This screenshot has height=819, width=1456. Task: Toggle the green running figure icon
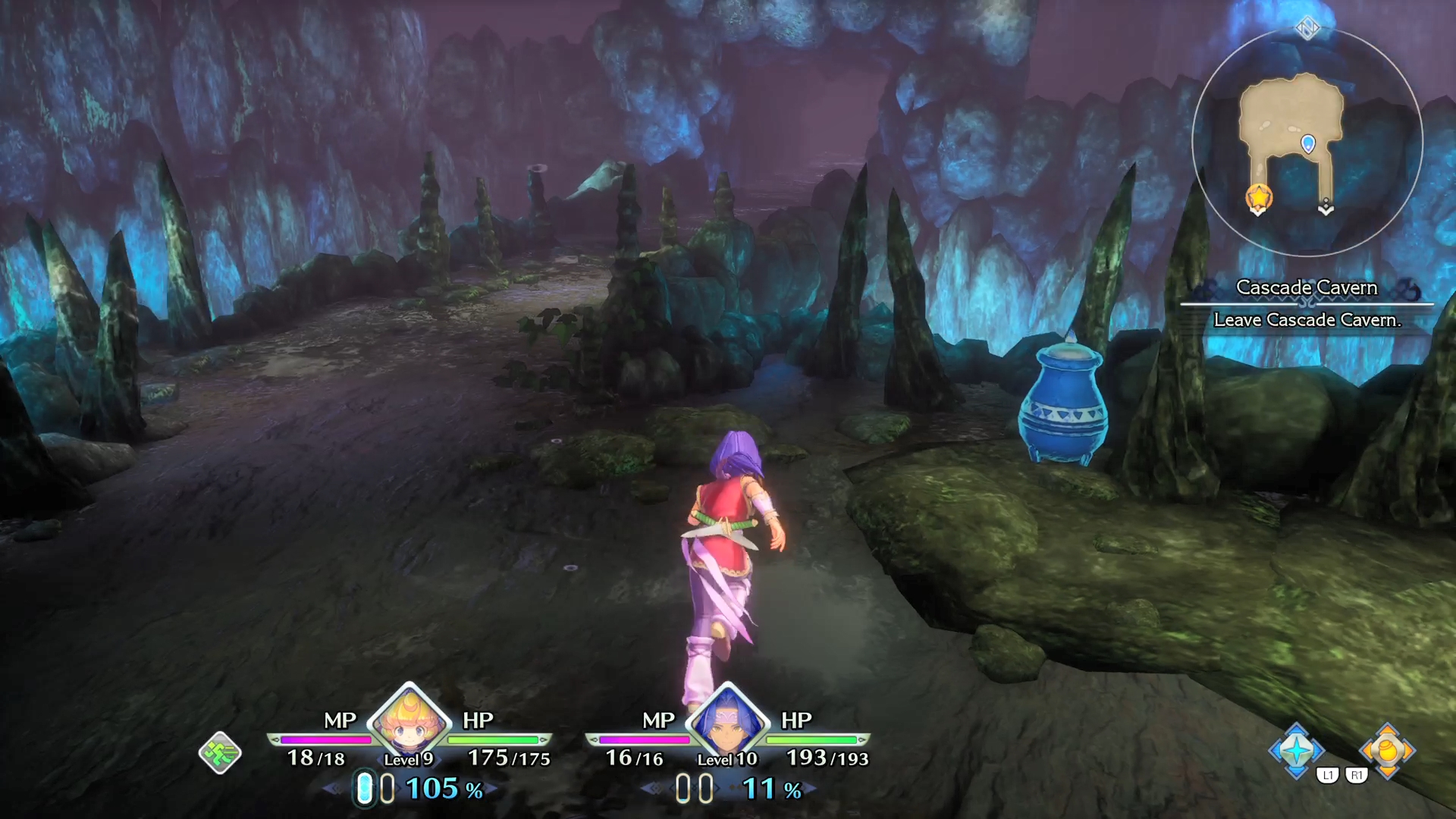pyautogui.click(x=220, y=753)
